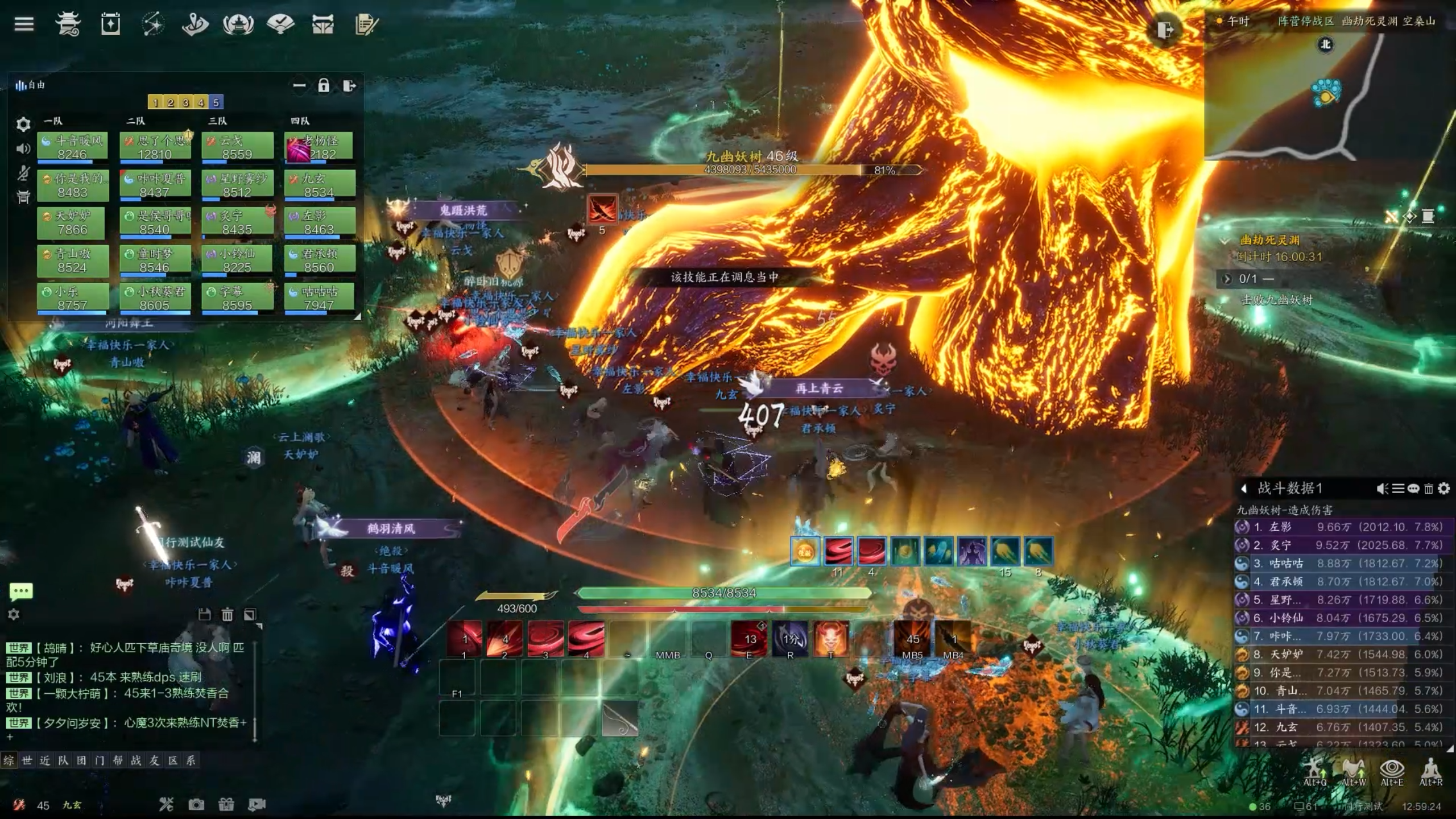This screenshot has height=819, width=1456.
Task: Use the skill bound to E
Action: point(748,638)
